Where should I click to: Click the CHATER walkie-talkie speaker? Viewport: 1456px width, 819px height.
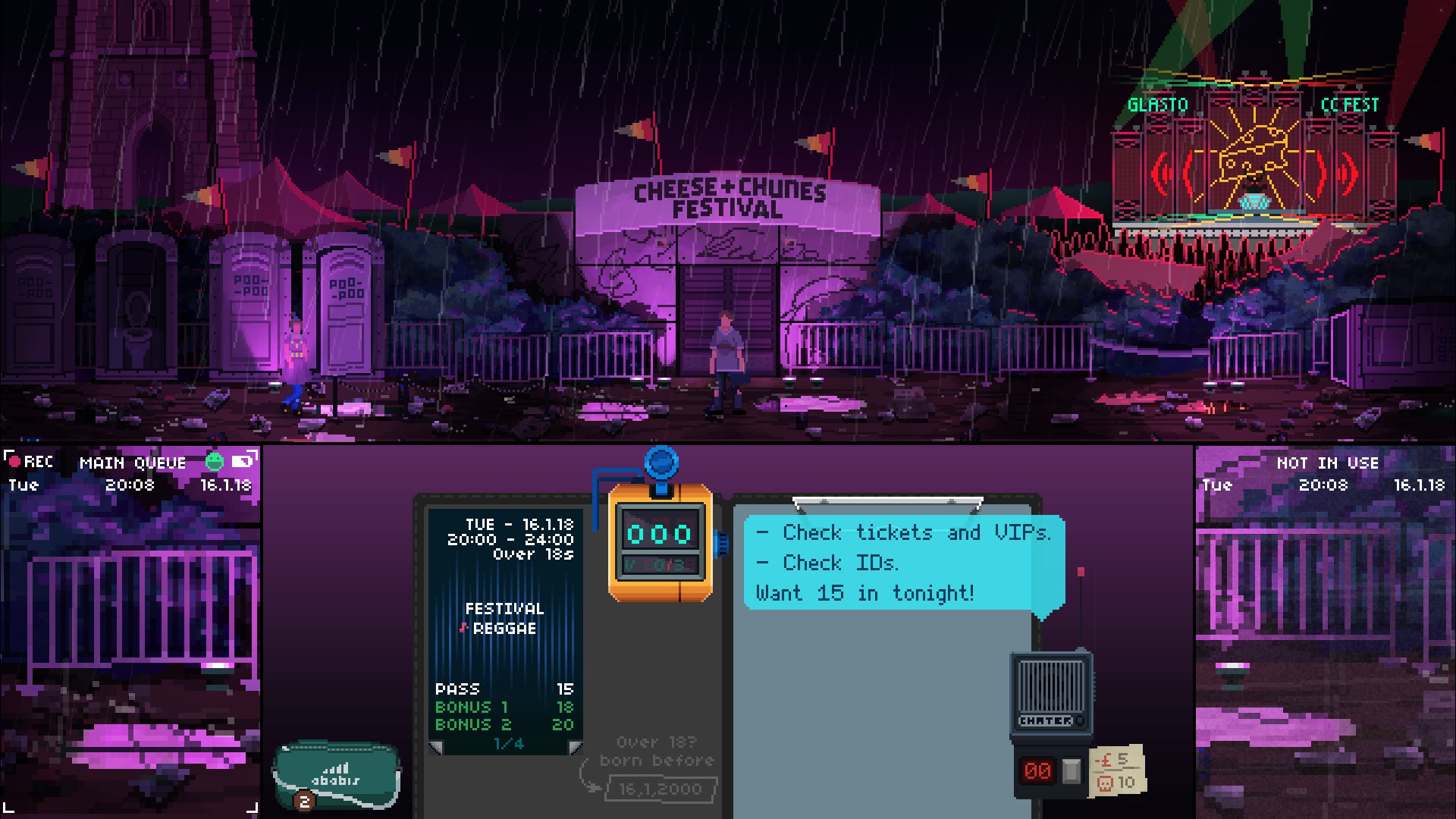pyautogui.click(x=1050, y=686)
